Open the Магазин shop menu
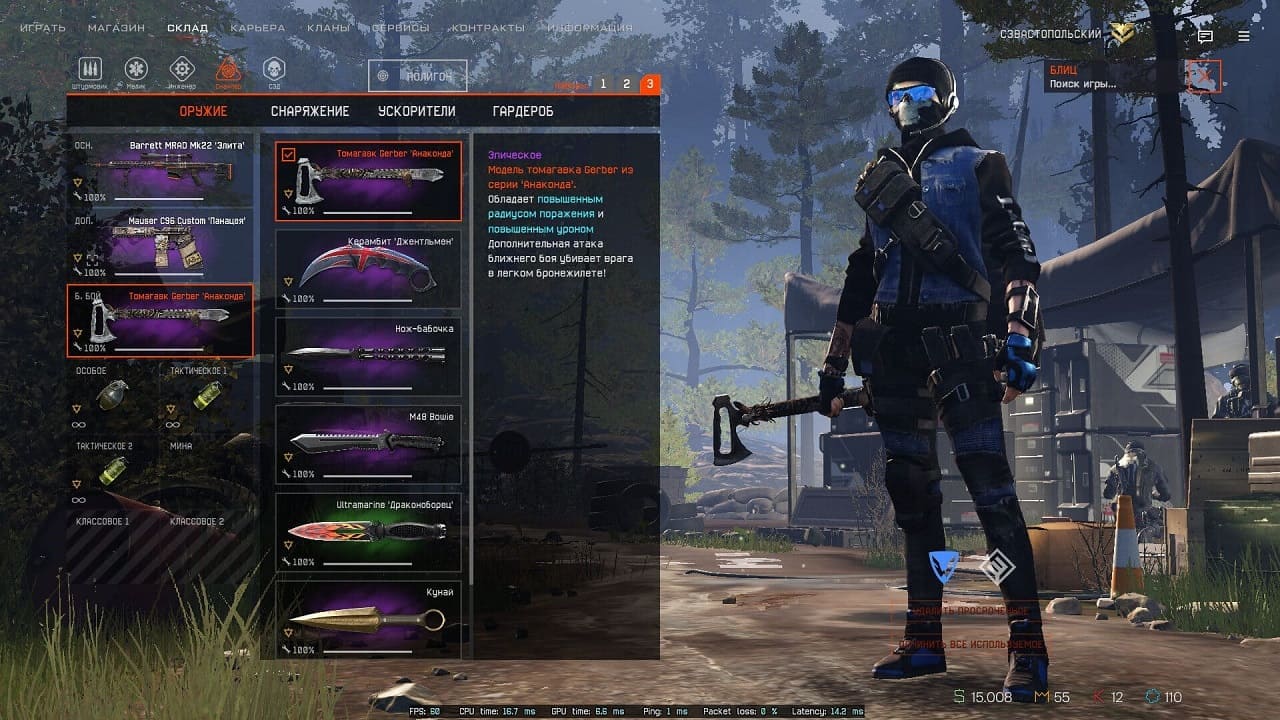1280x720 pixels. point(116,28)
